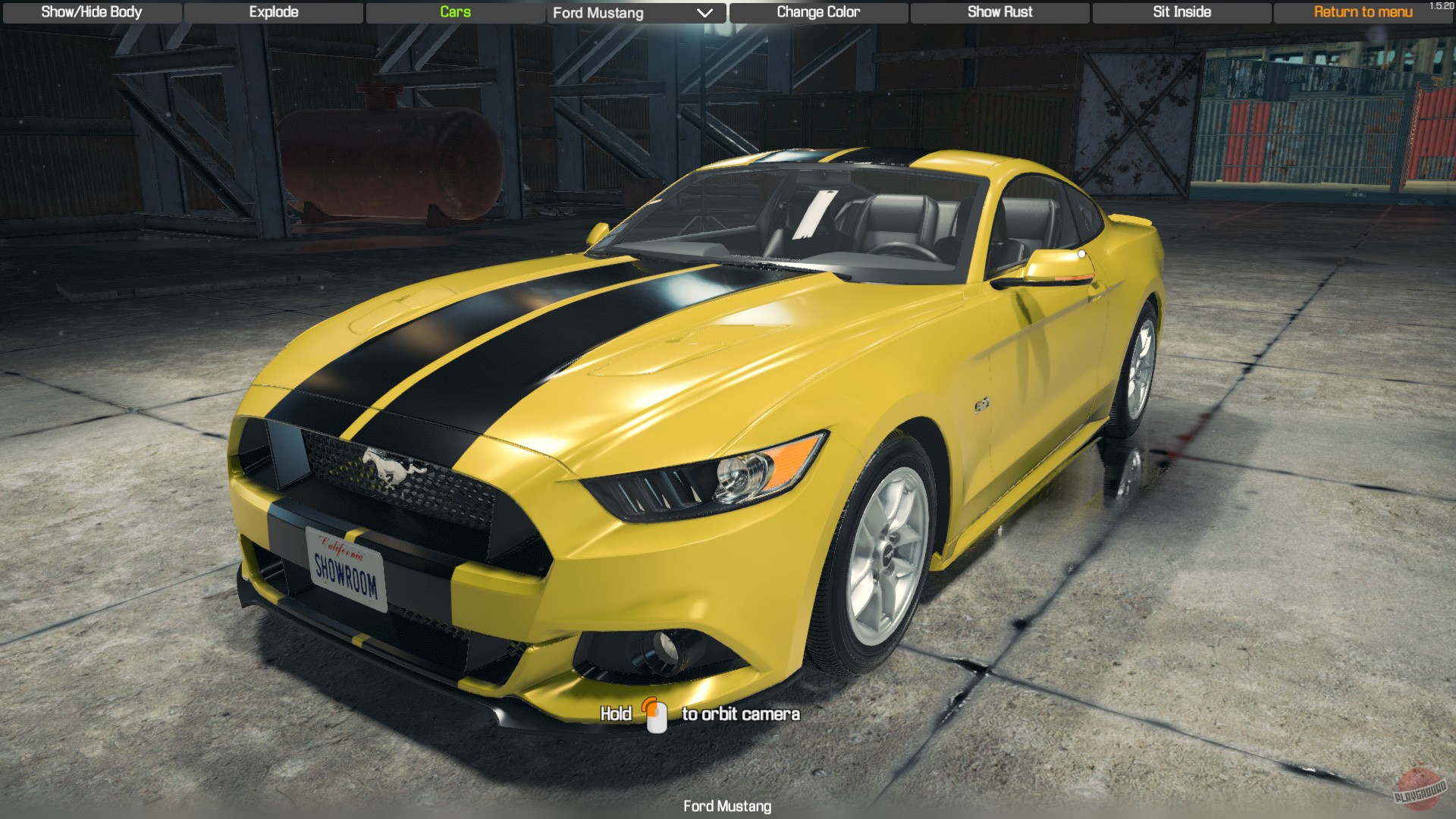1456x819 pixels.
Task: Open the Ford Mustang car selection dropdown
Action: click(x=635, y=13)
